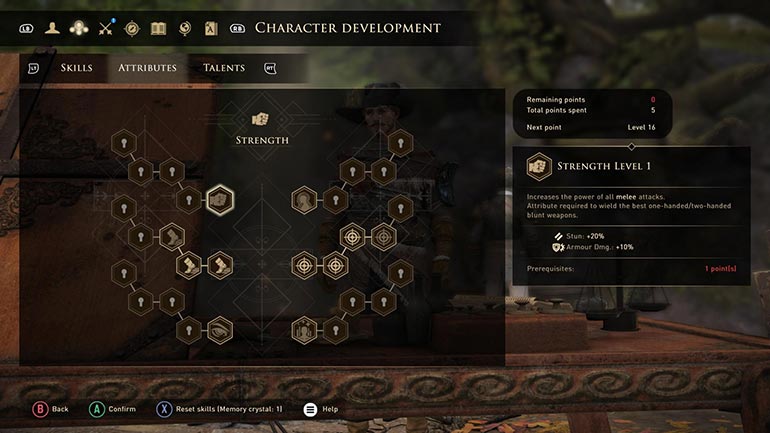Choose the eye attribute node
Screen dimensions: 770x433
point(219,328)
